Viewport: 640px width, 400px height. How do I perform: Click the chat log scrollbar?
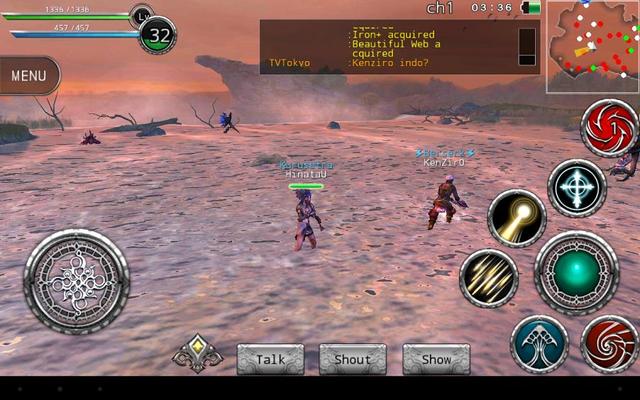click(527, 46)
